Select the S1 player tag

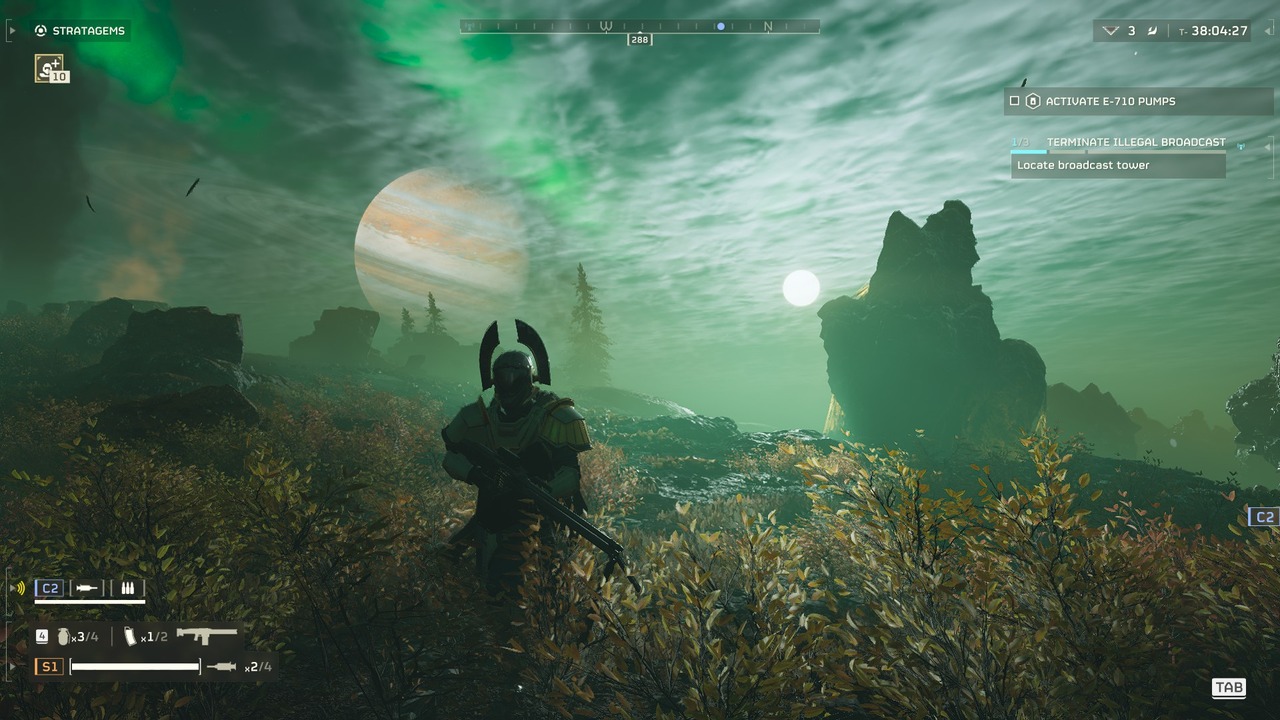click(x=48, y=666)
